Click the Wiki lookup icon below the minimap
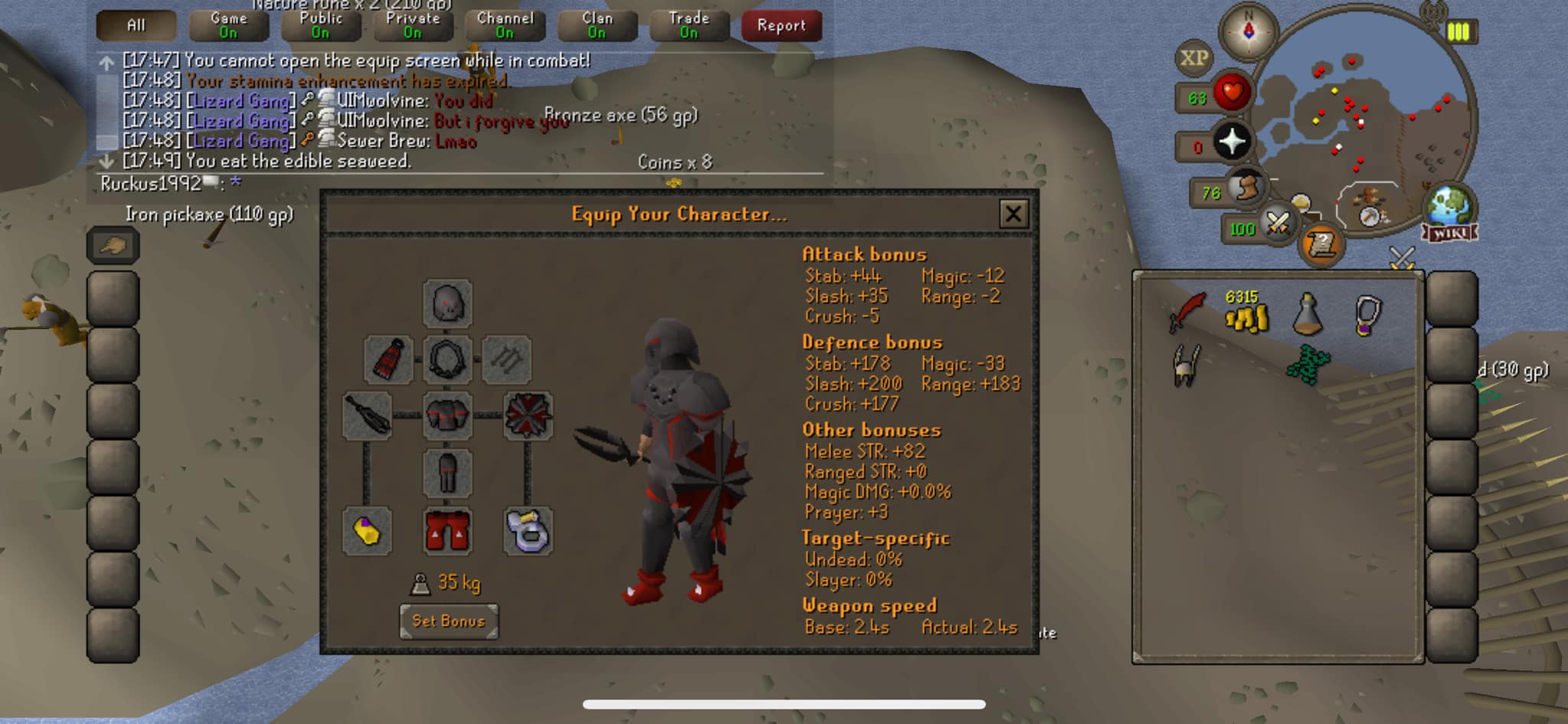This screenshot has height=724, width=1568. 1449,232
